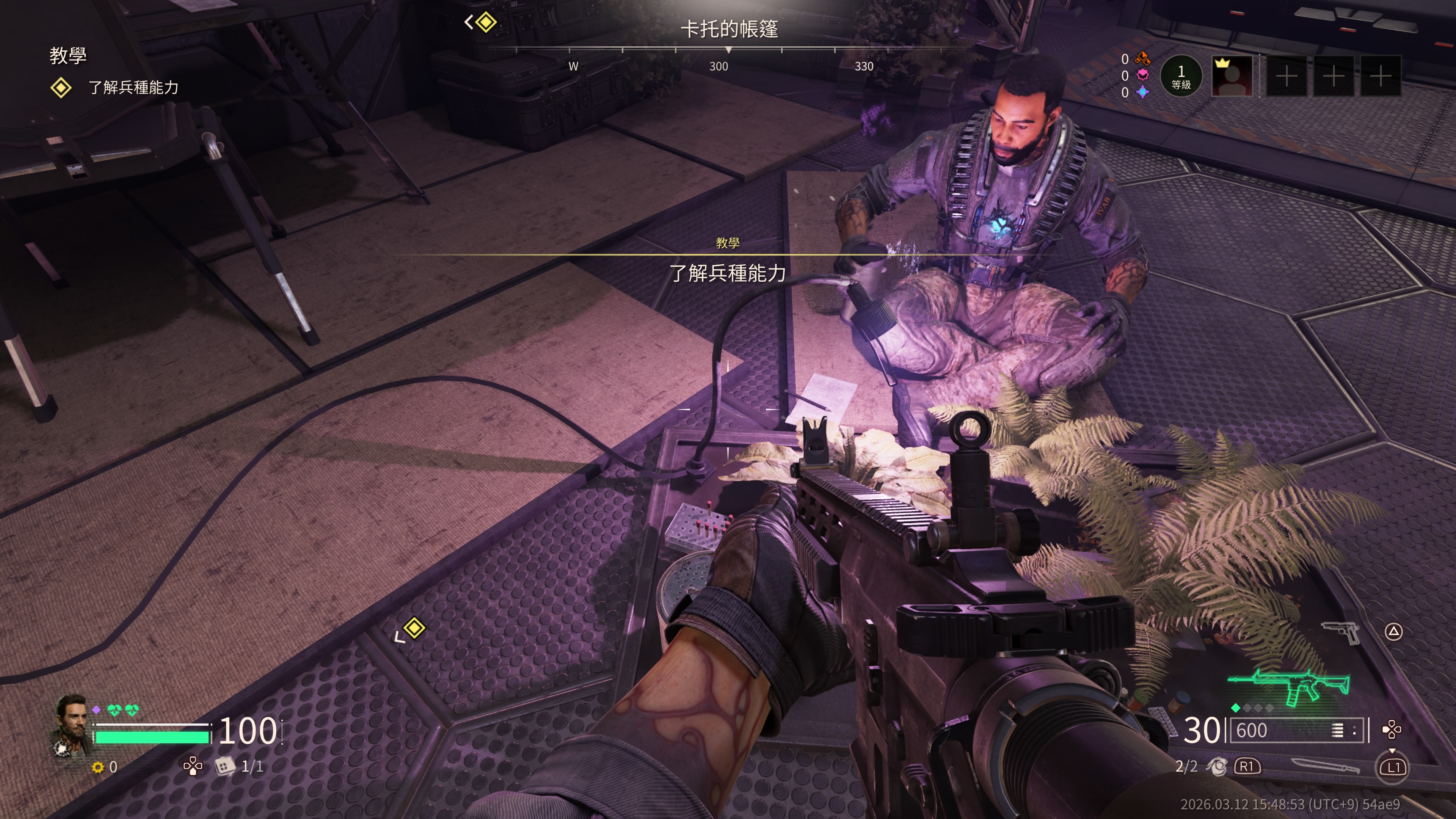Switch to the pistol sidearm icon

[1341, 631]
